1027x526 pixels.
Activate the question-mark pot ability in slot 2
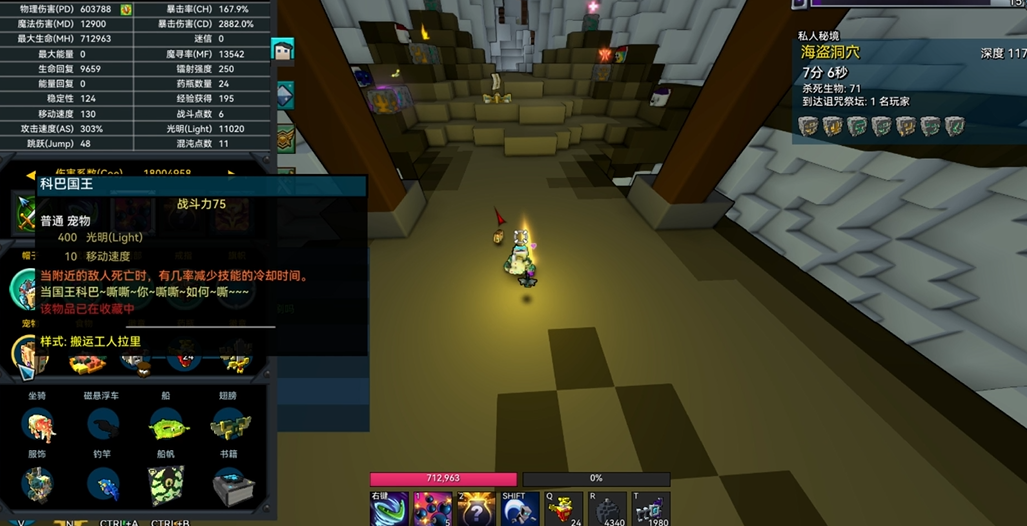click(476, 508)
